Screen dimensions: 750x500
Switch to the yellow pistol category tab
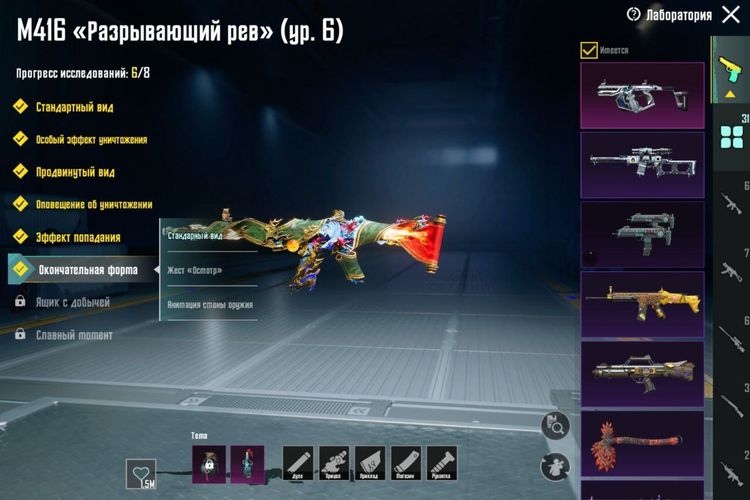click(x=728, y=71)
